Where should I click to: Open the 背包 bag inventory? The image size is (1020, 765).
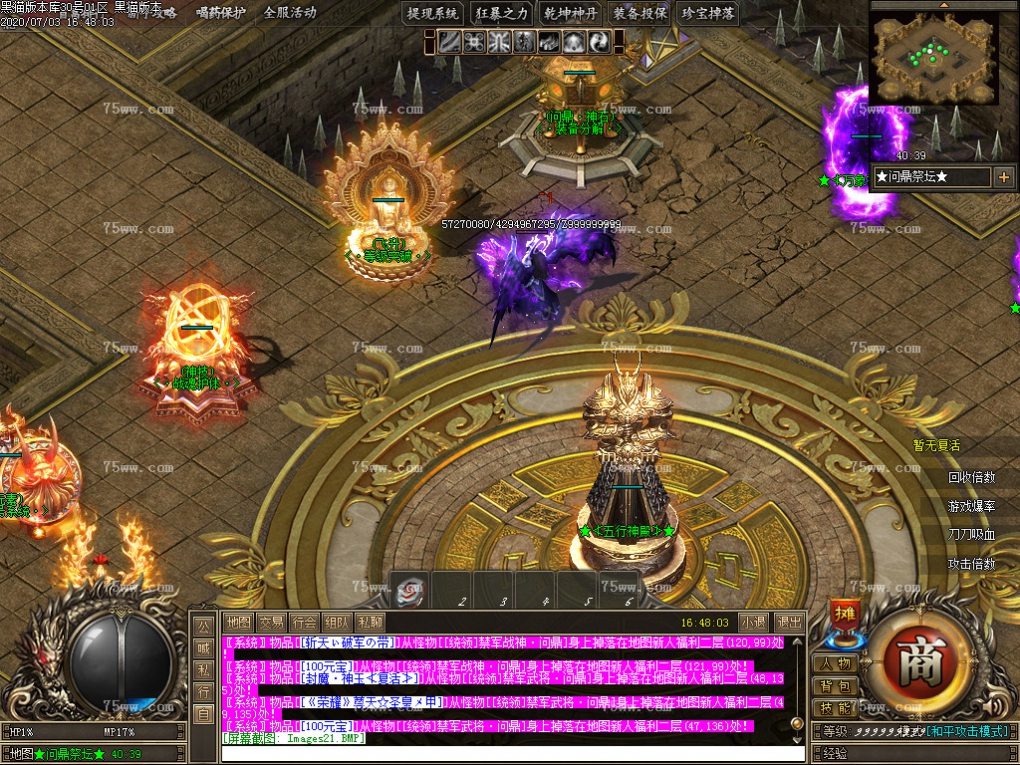coord(834,686)
